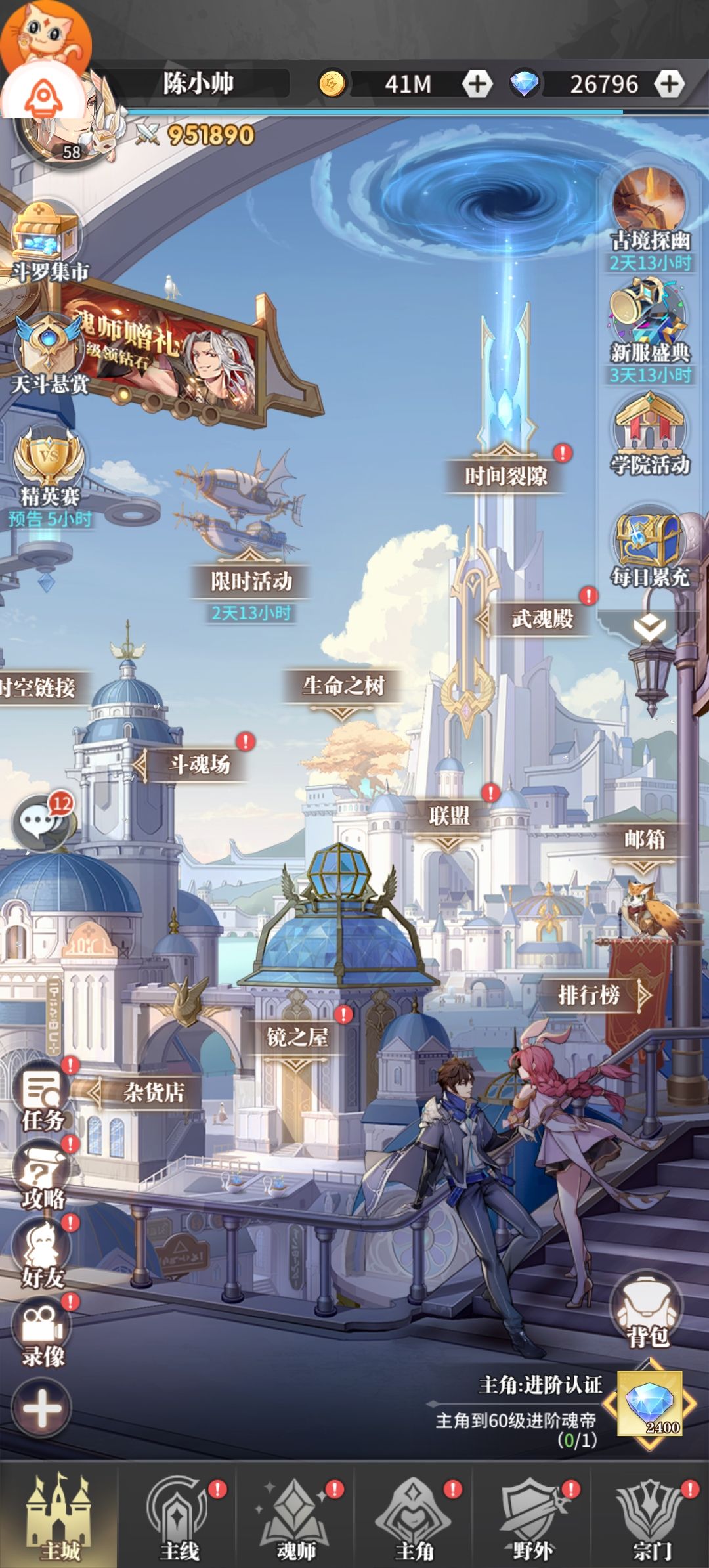Expand the right-side event list arrow
This screenshot has height=1568, width=709.
coord(649,628)
